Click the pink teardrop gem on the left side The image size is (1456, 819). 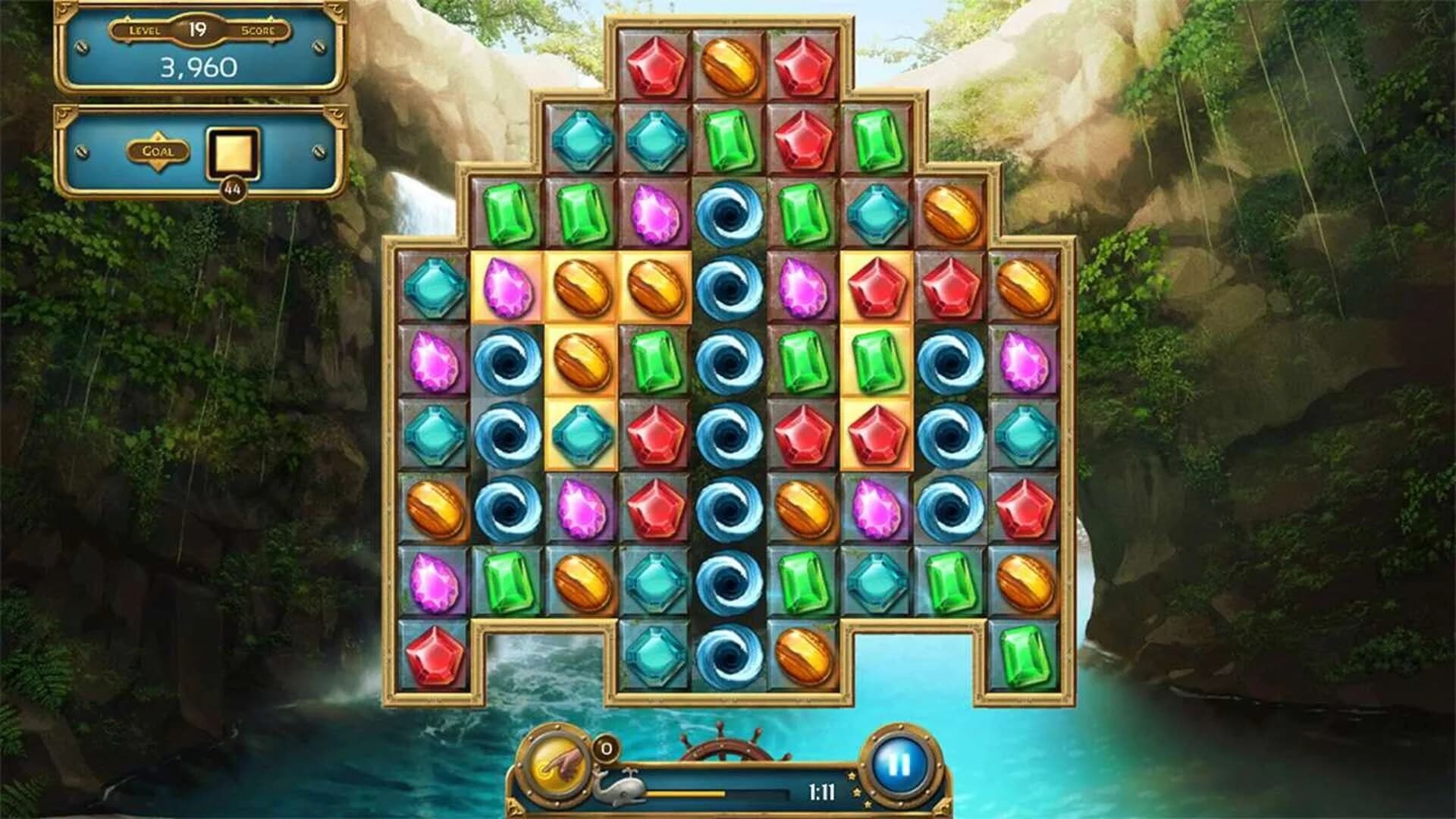coord(432,360)
